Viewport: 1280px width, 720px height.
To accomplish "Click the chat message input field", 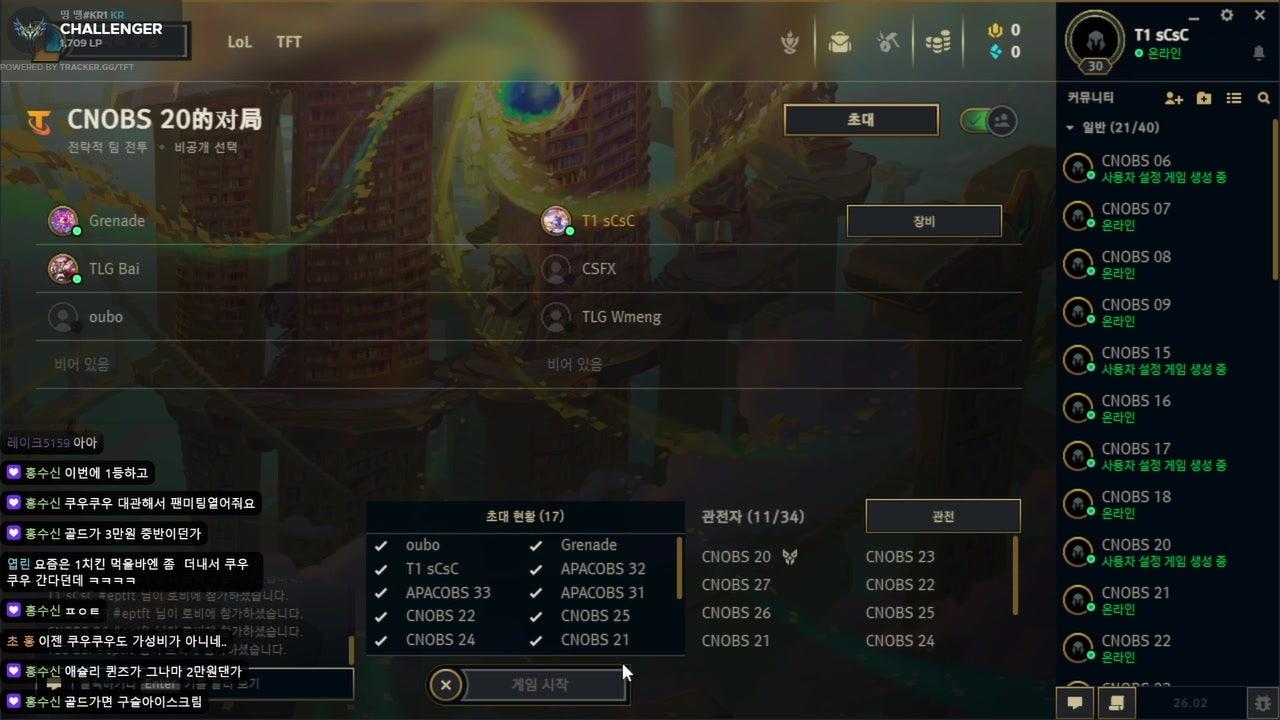I will [x=180, y=684].
